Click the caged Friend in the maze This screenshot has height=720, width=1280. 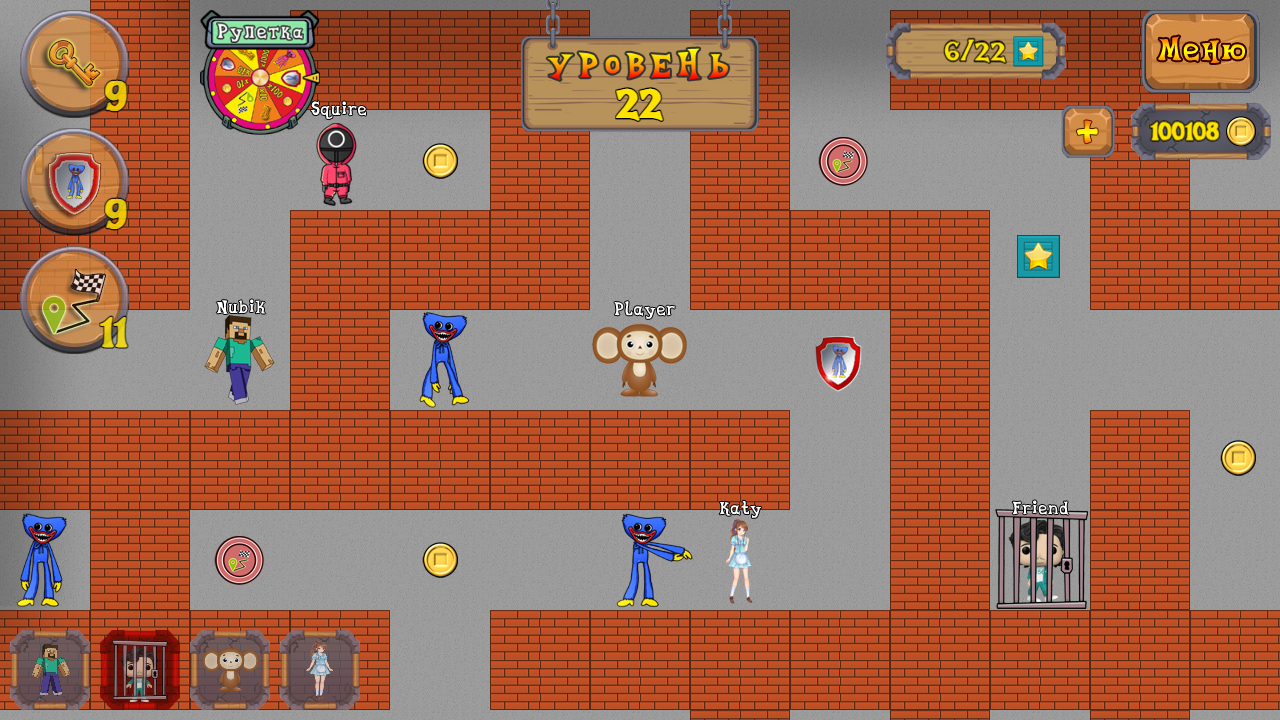point(1042,560)
